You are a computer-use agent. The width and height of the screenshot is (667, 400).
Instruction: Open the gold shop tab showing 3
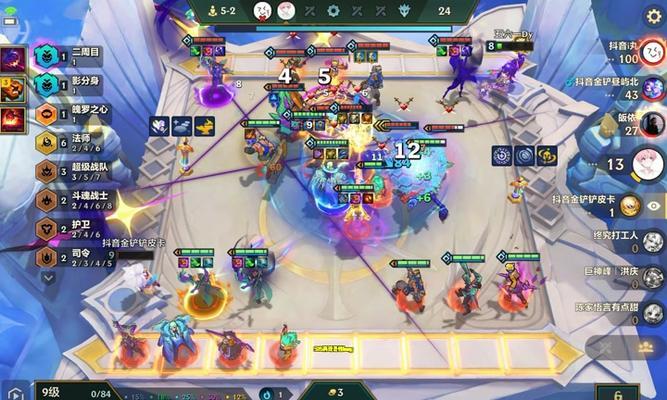pos(333,391)
